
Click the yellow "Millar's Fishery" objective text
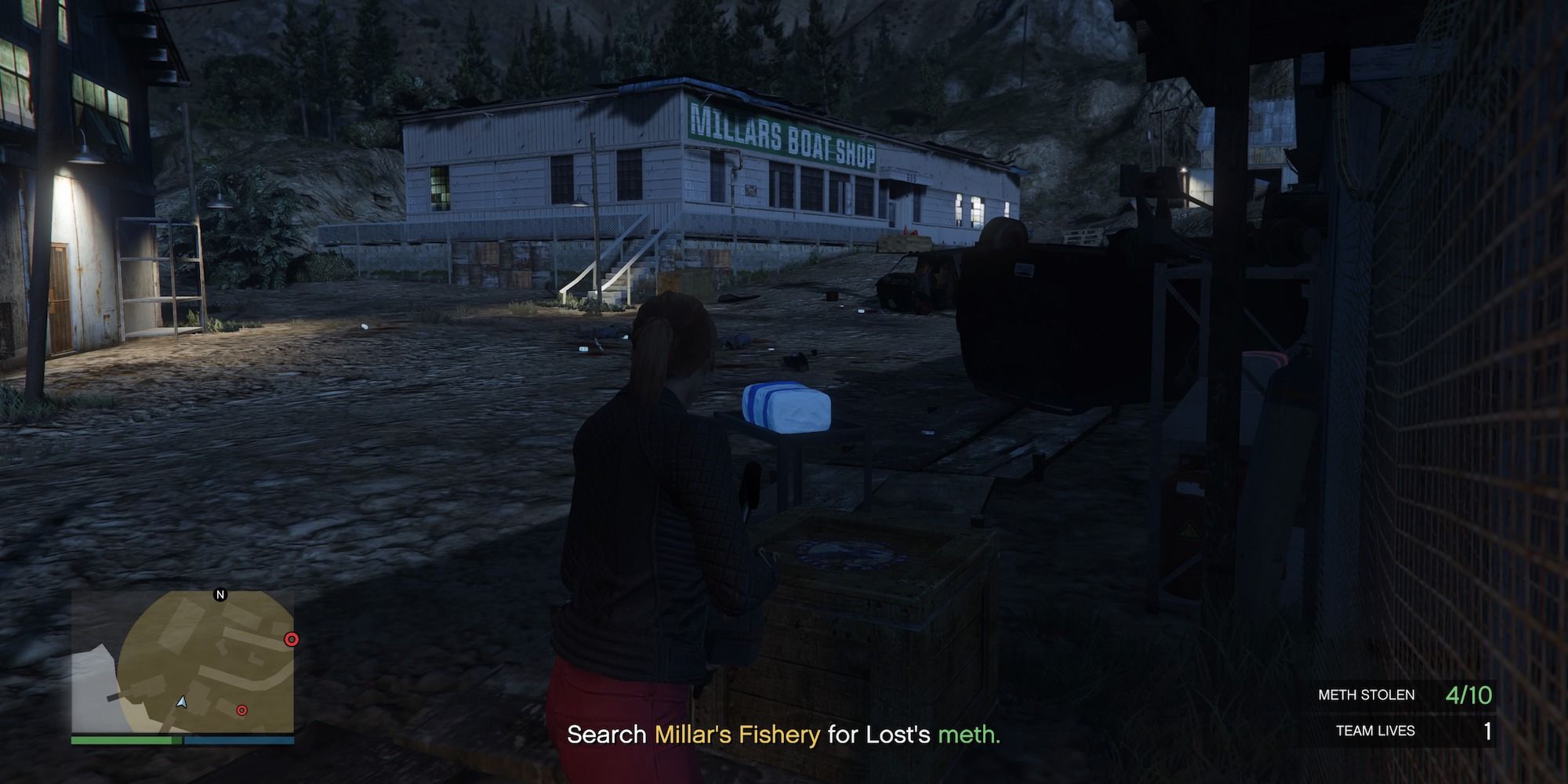tap(735, 735)
